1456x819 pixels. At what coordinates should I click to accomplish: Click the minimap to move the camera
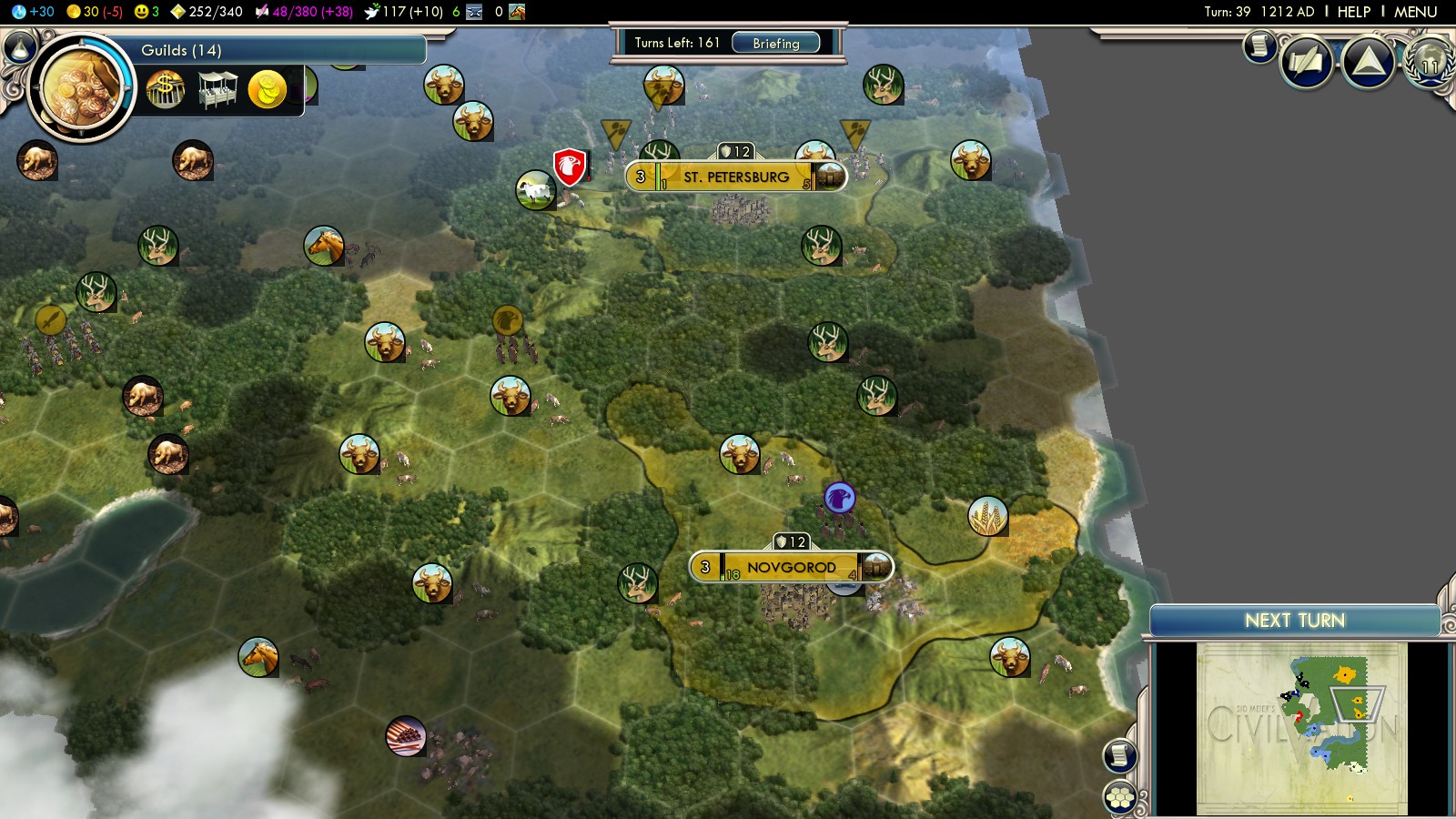[x=1301, y=728]
